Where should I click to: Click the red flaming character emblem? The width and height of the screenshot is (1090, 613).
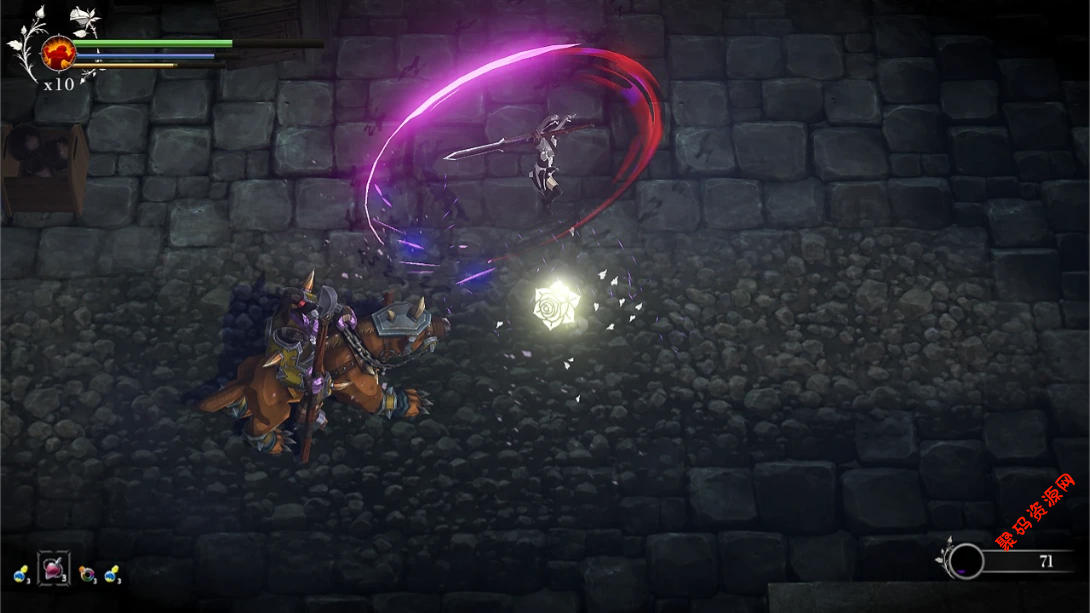point(59,52)
